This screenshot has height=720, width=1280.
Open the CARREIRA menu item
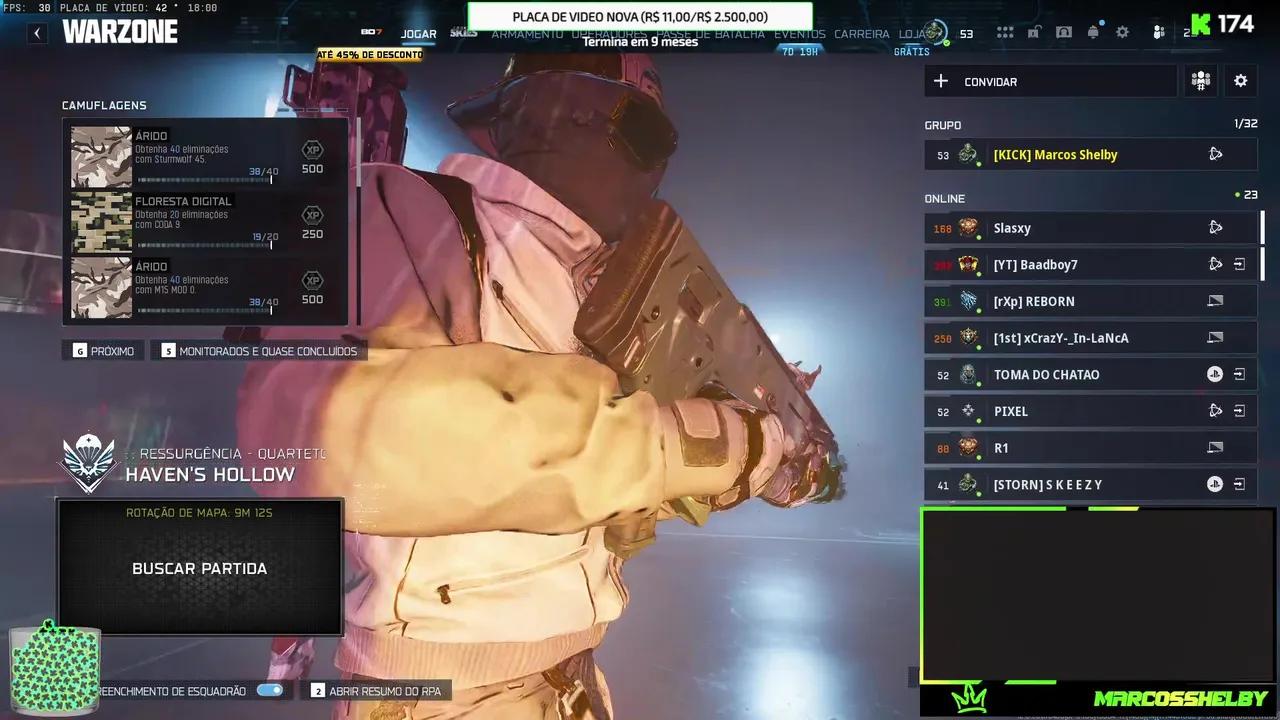tap(862, 33)
